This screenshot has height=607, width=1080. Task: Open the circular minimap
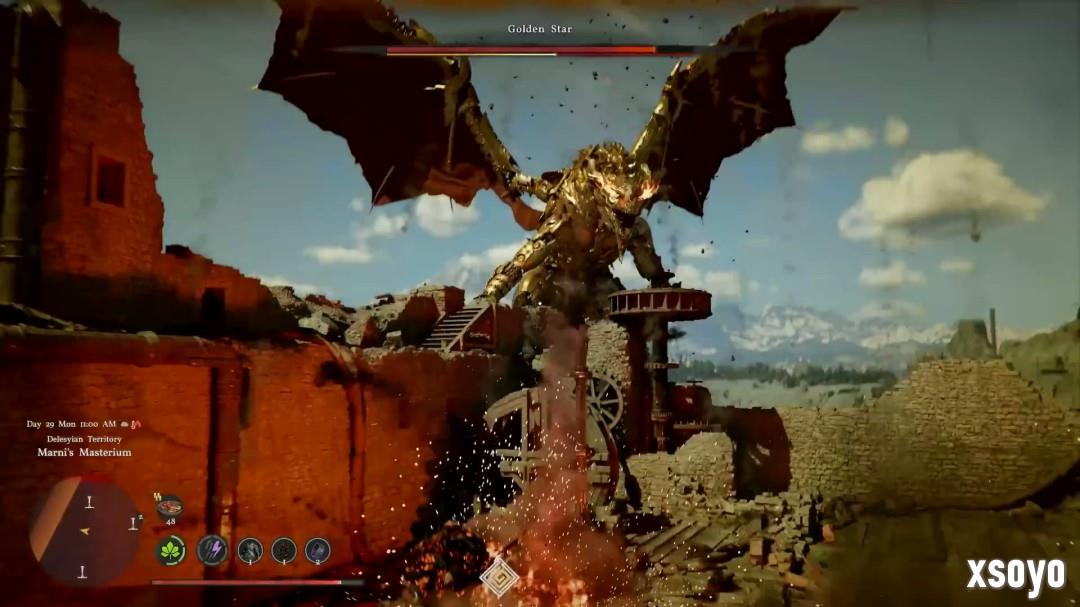point(85,529)
